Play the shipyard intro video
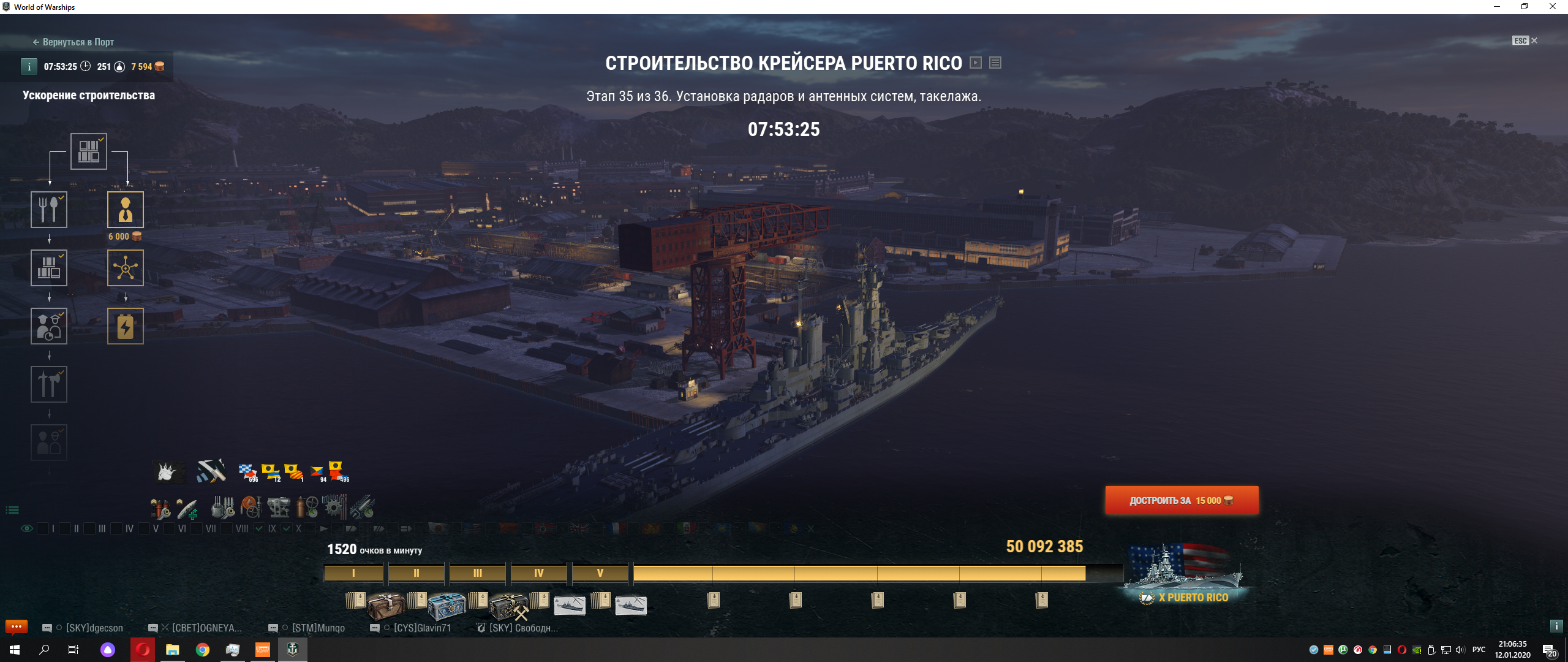The image size is (1568, 662). click(x=976, y=63)
